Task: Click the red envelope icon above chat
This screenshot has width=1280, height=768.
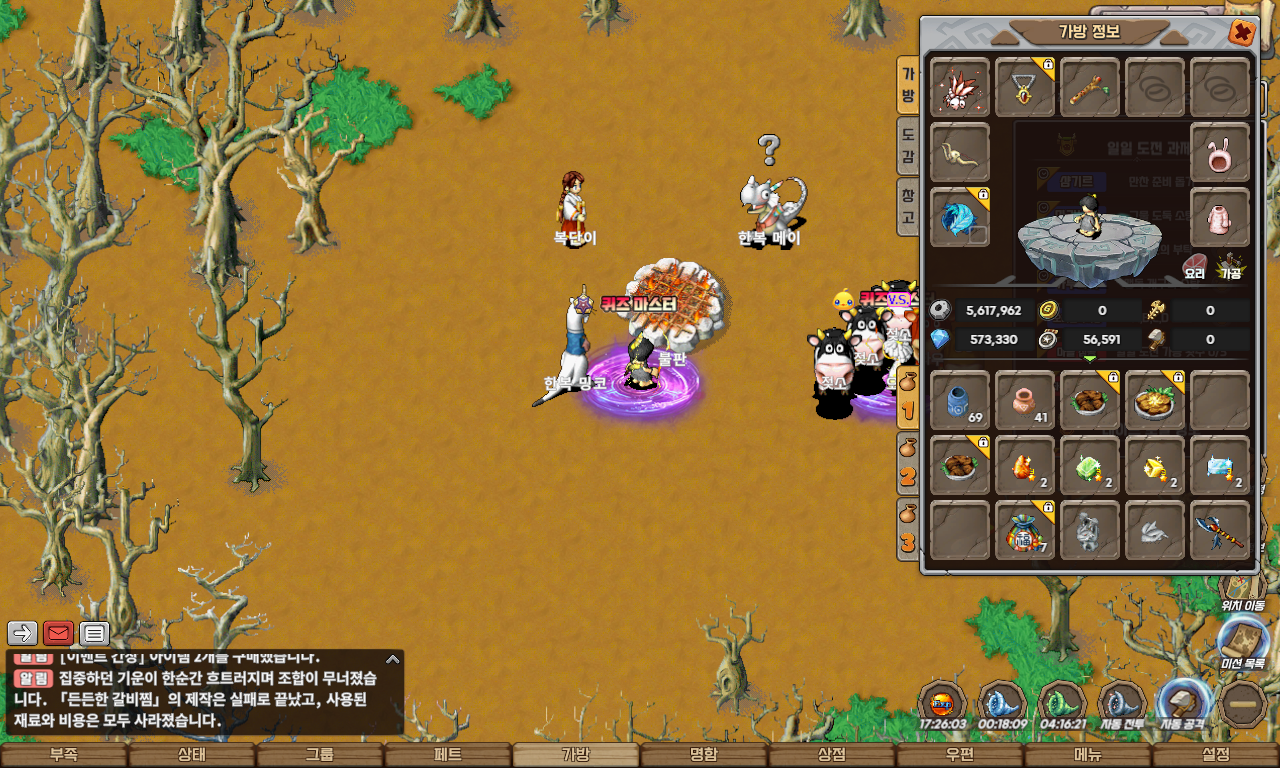Action: (x=59, y=633)
